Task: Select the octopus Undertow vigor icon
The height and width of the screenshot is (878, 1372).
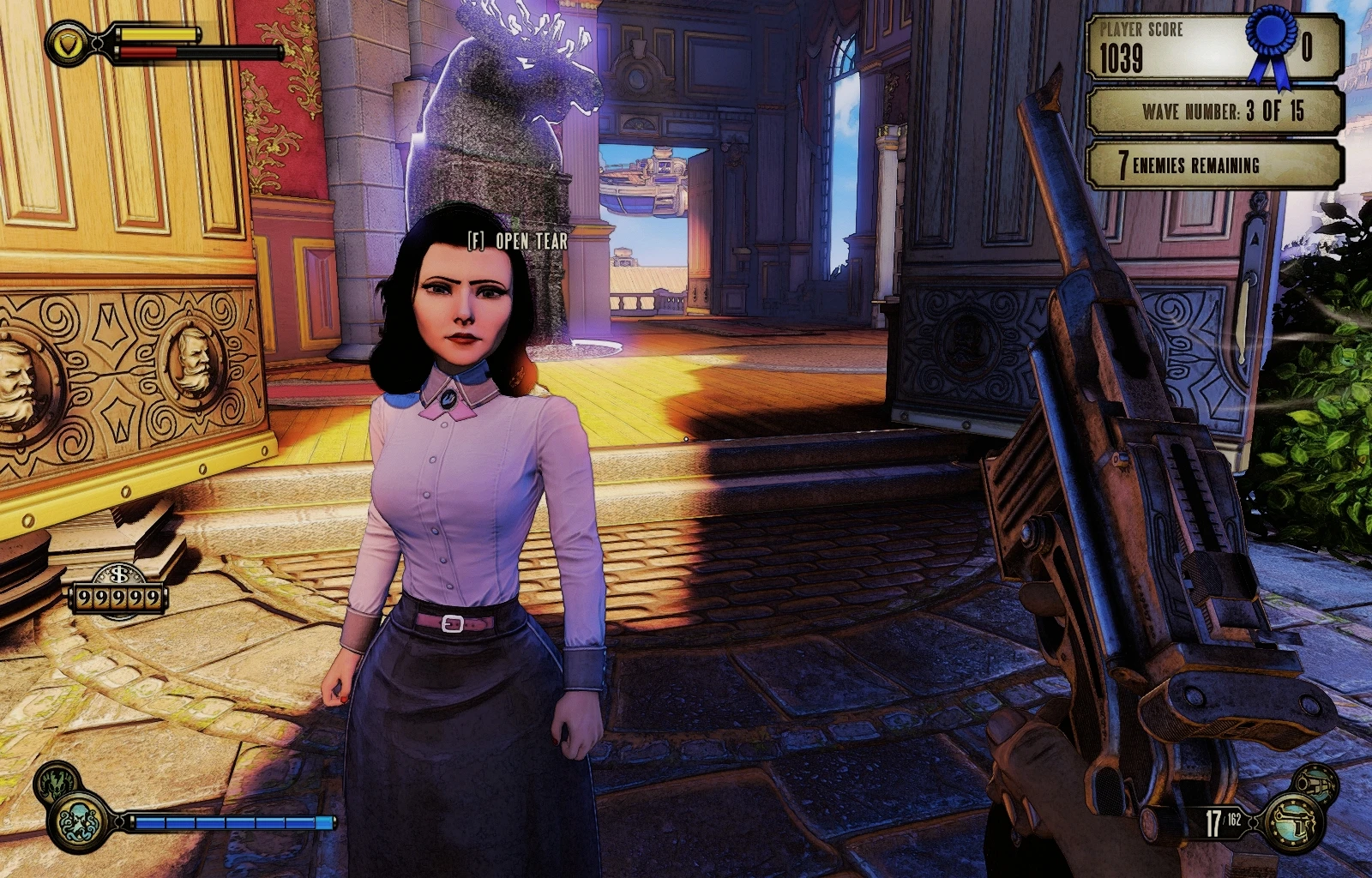Action: point(80,821)
